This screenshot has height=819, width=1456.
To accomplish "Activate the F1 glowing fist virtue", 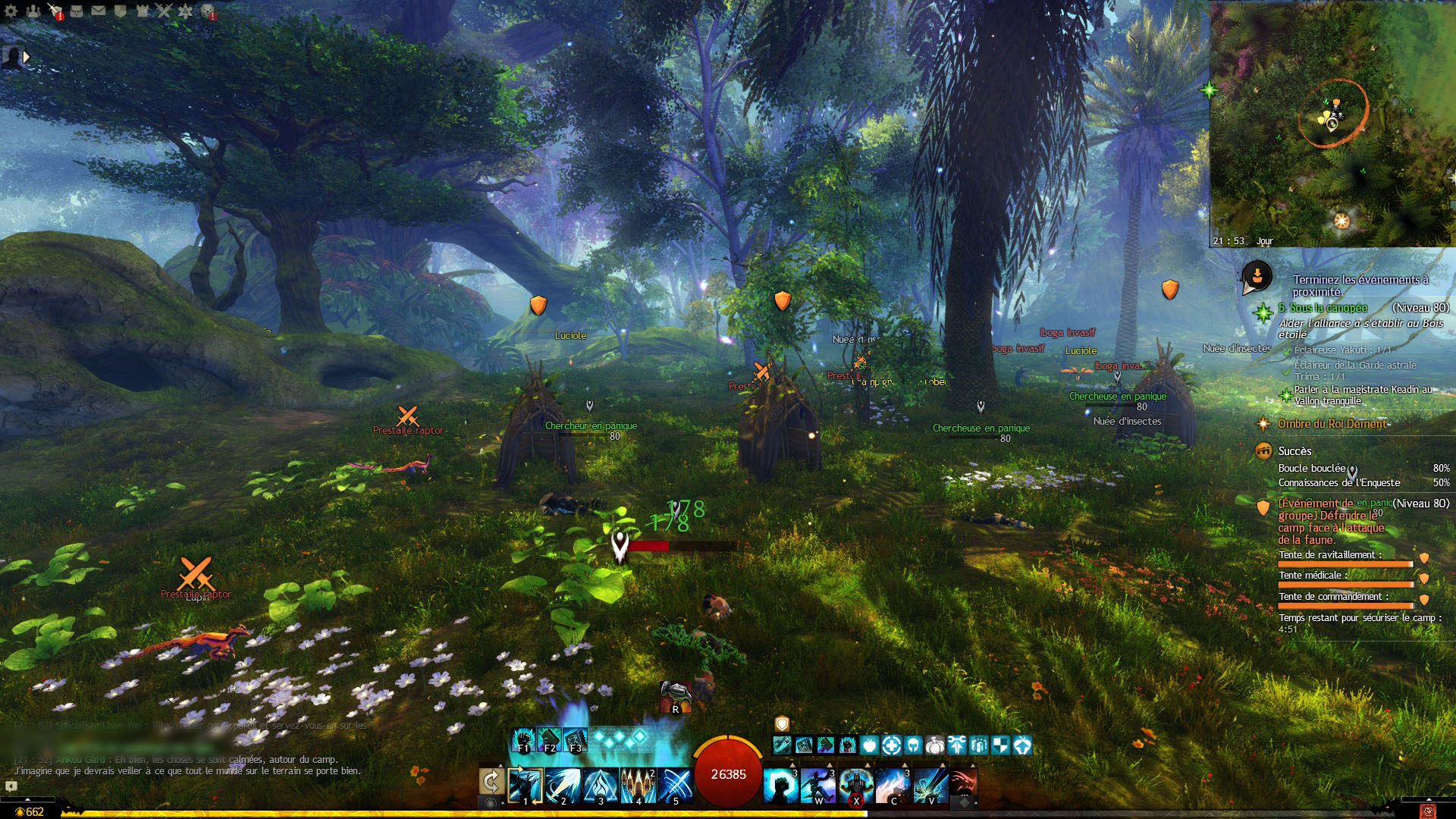I will [x=523, y=740].
